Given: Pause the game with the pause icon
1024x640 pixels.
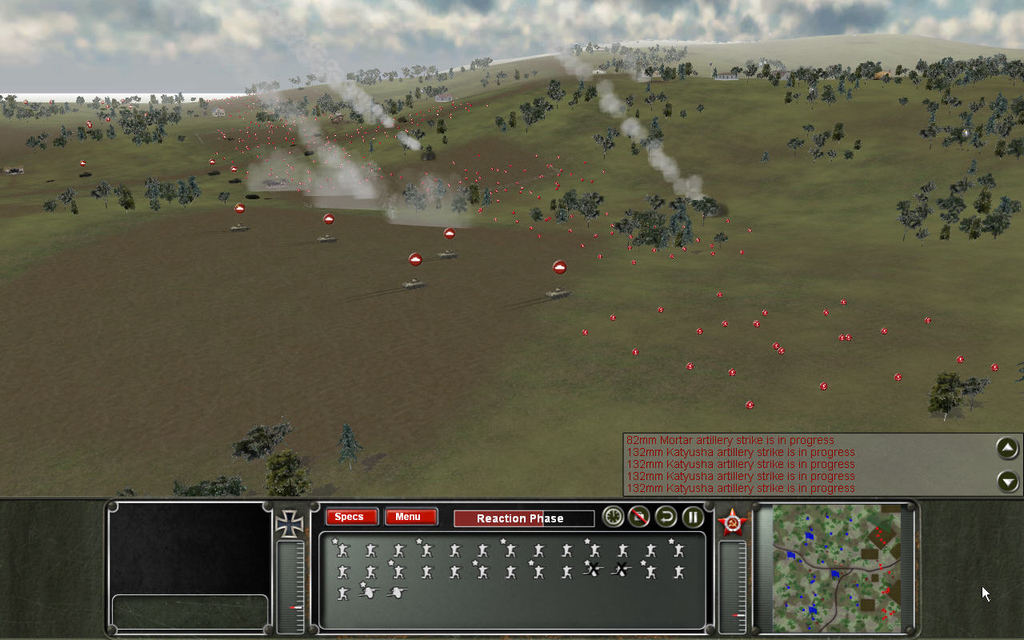Looking at the screenshot, I should (x=692, y=517).
